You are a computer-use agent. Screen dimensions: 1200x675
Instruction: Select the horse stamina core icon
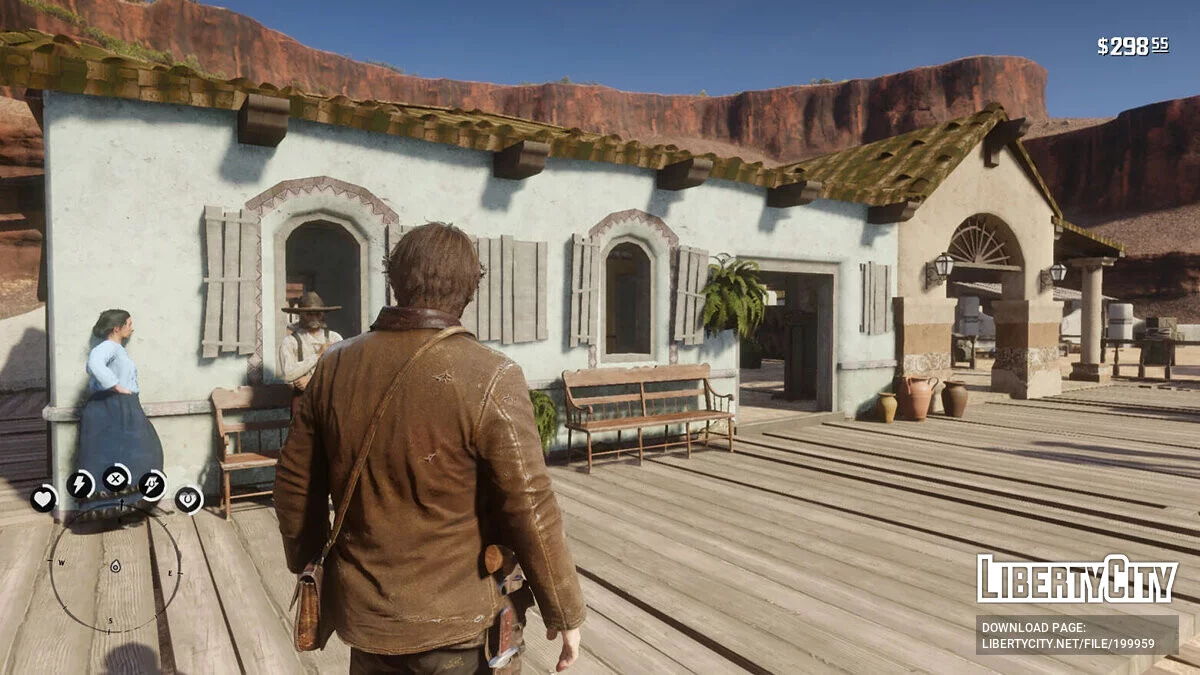[x=152, y=485]
